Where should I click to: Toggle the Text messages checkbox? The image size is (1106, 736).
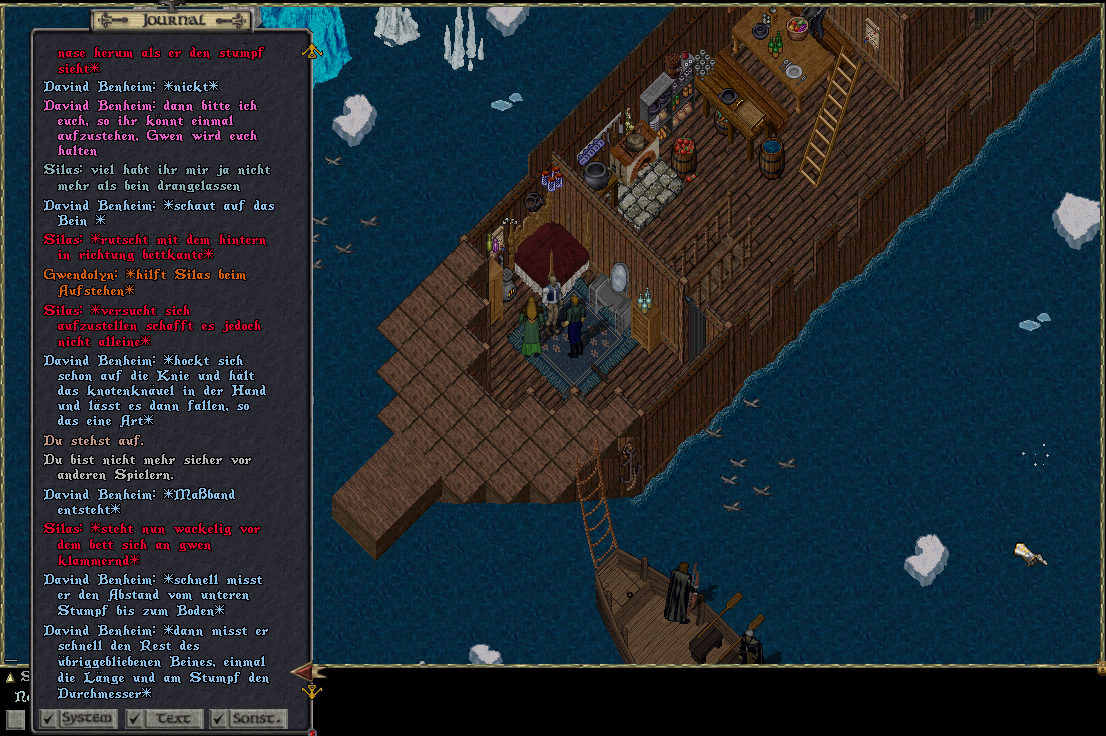(135, 718)
